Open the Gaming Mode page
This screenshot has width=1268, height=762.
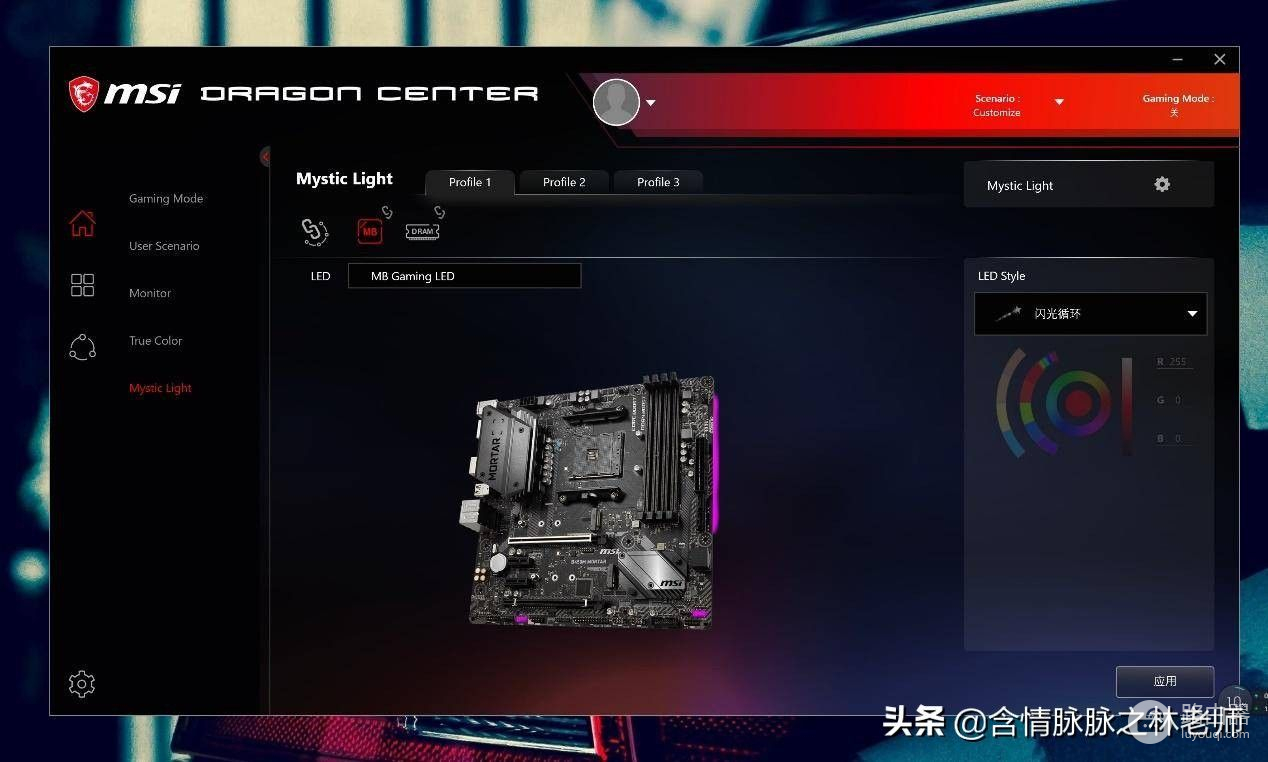(x=166, y=199)
